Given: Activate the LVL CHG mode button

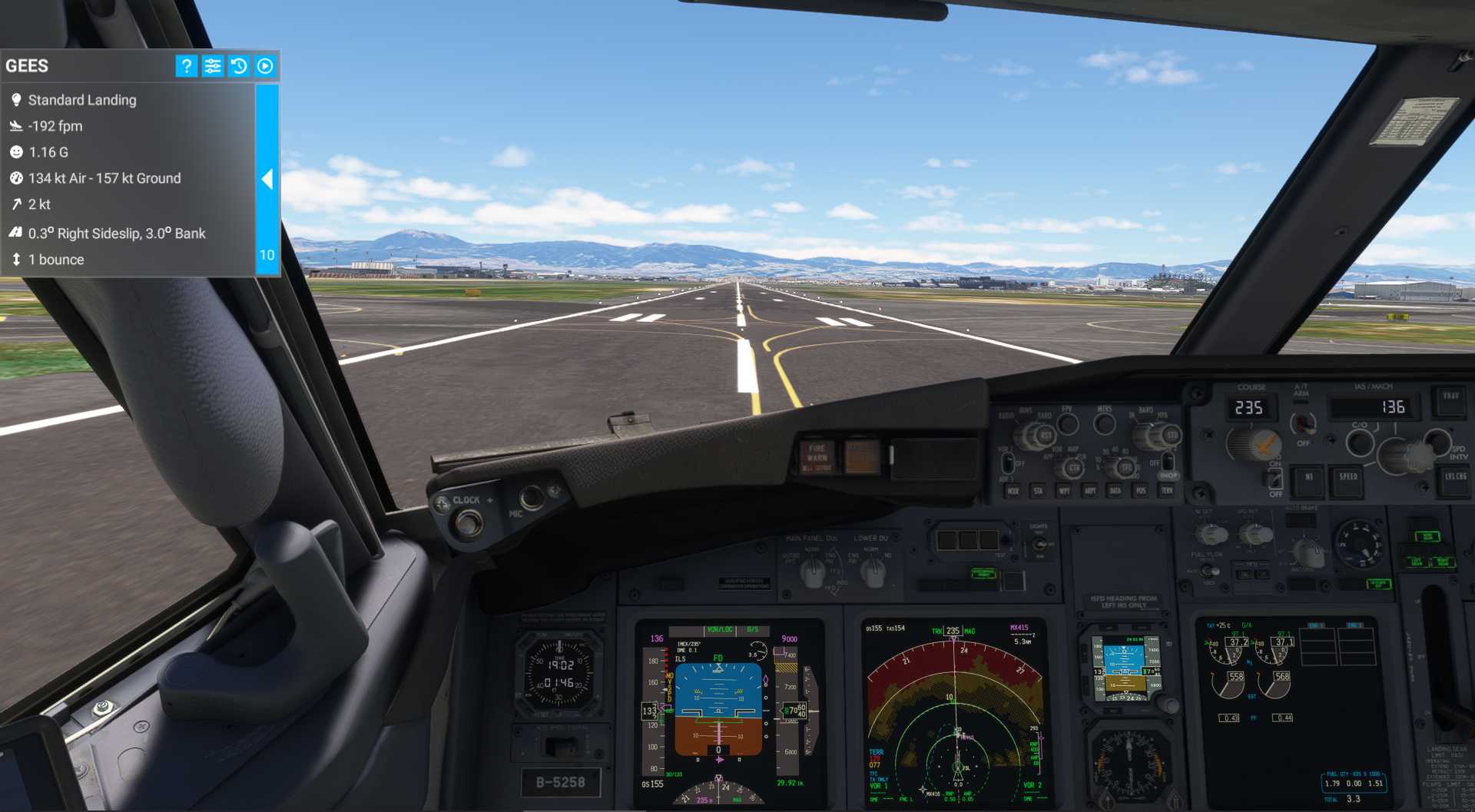Looking at the screenshot, I should 1454,479.
